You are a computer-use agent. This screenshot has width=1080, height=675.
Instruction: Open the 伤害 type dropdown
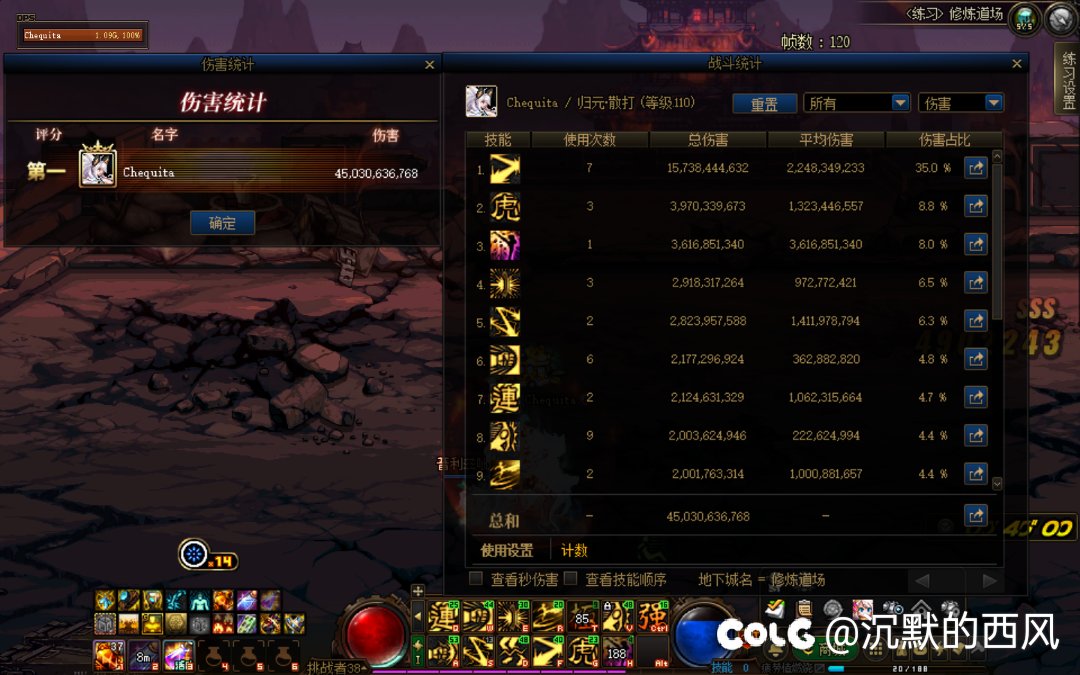960,103
